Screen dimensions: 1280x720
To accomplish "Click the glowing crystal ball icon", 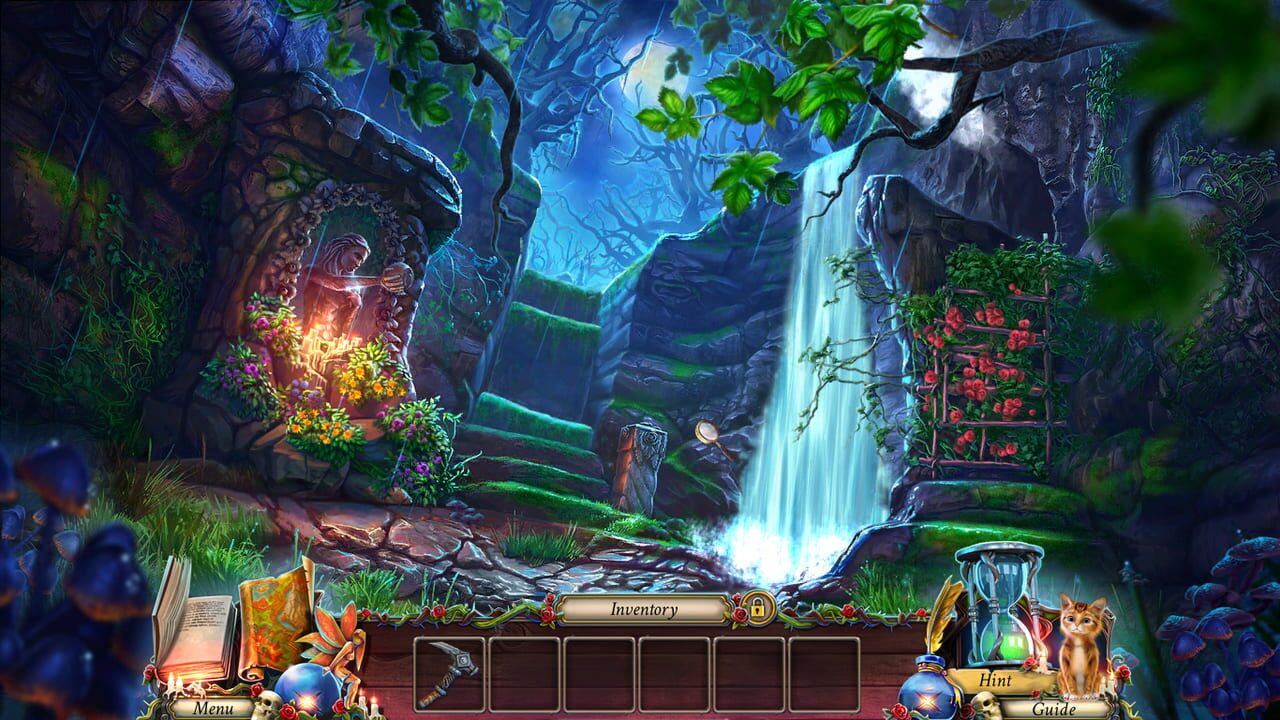I will coord(308,692).
